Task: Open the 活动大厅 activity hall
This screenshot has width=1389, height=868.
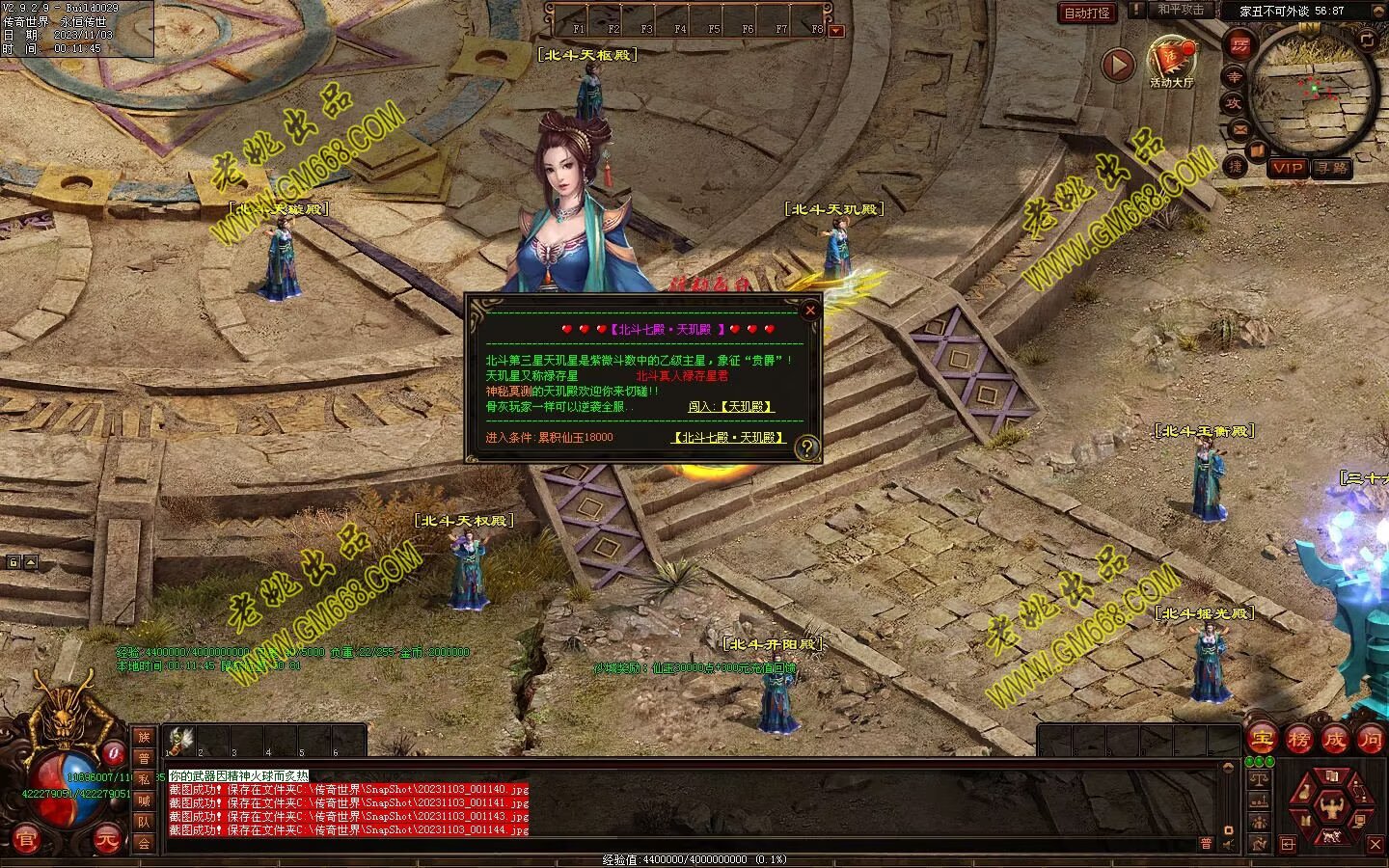Action: [1171, 60]
